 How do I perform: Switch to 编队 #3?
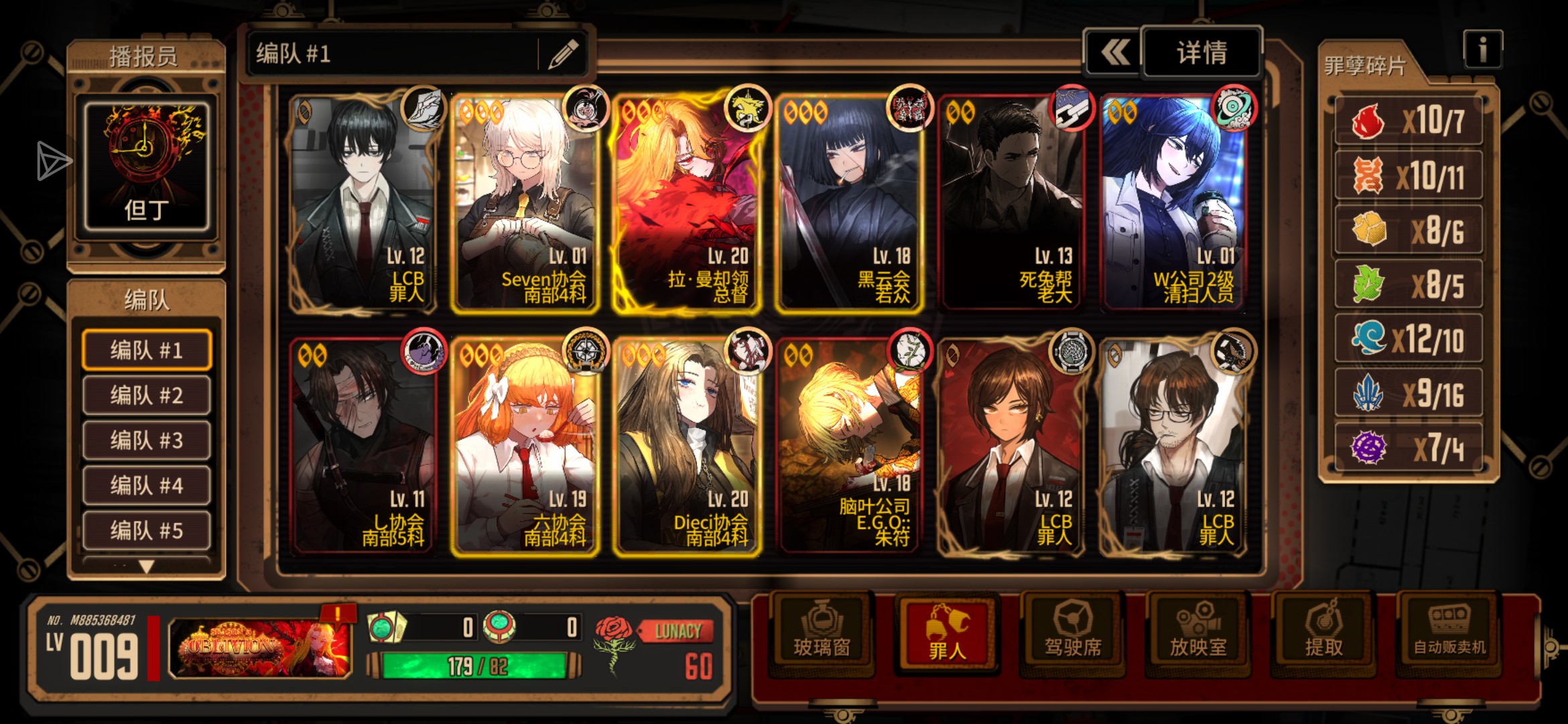[146, 440]
